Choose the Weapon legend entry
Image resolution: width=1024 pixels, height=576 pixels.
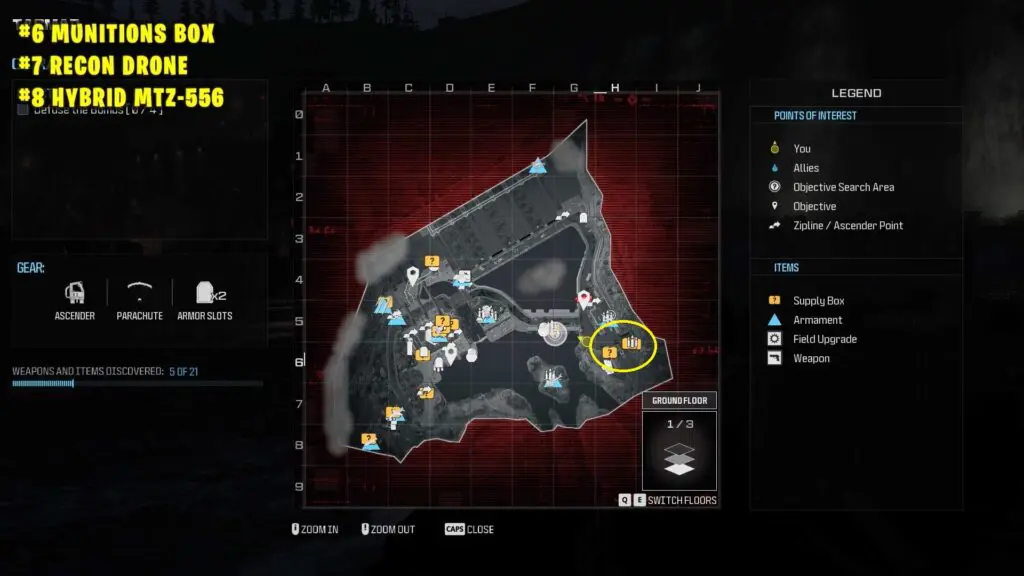coord(811,358)
